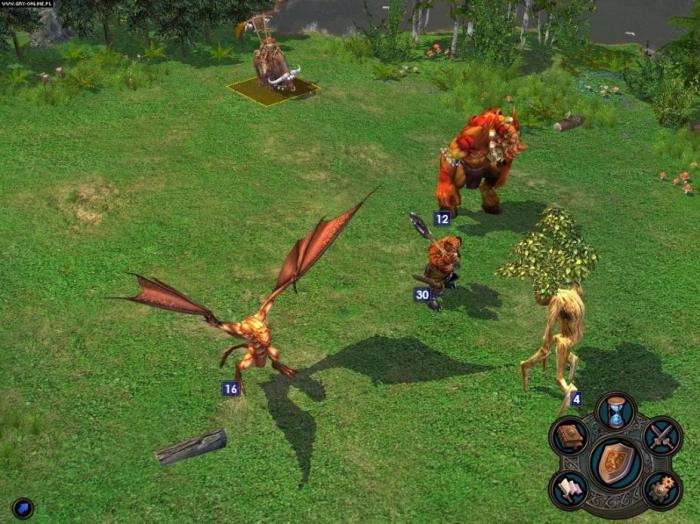Viewport: 700px width, 524px height.
Task: Activate the crossed swords auto-combat button
Action: 662,436
